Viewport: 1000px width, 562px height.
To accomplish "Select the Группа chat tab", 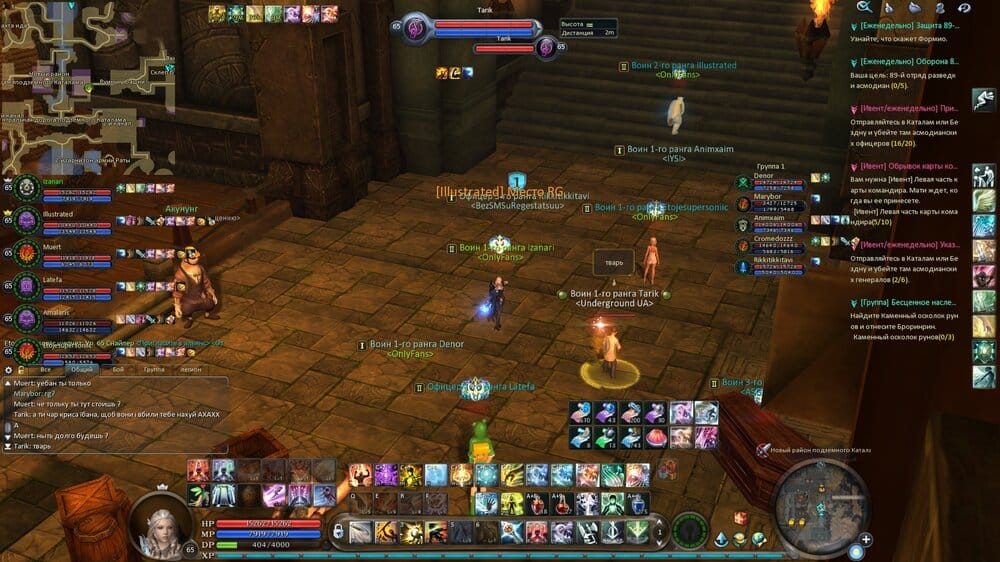I will coord(153,369).
